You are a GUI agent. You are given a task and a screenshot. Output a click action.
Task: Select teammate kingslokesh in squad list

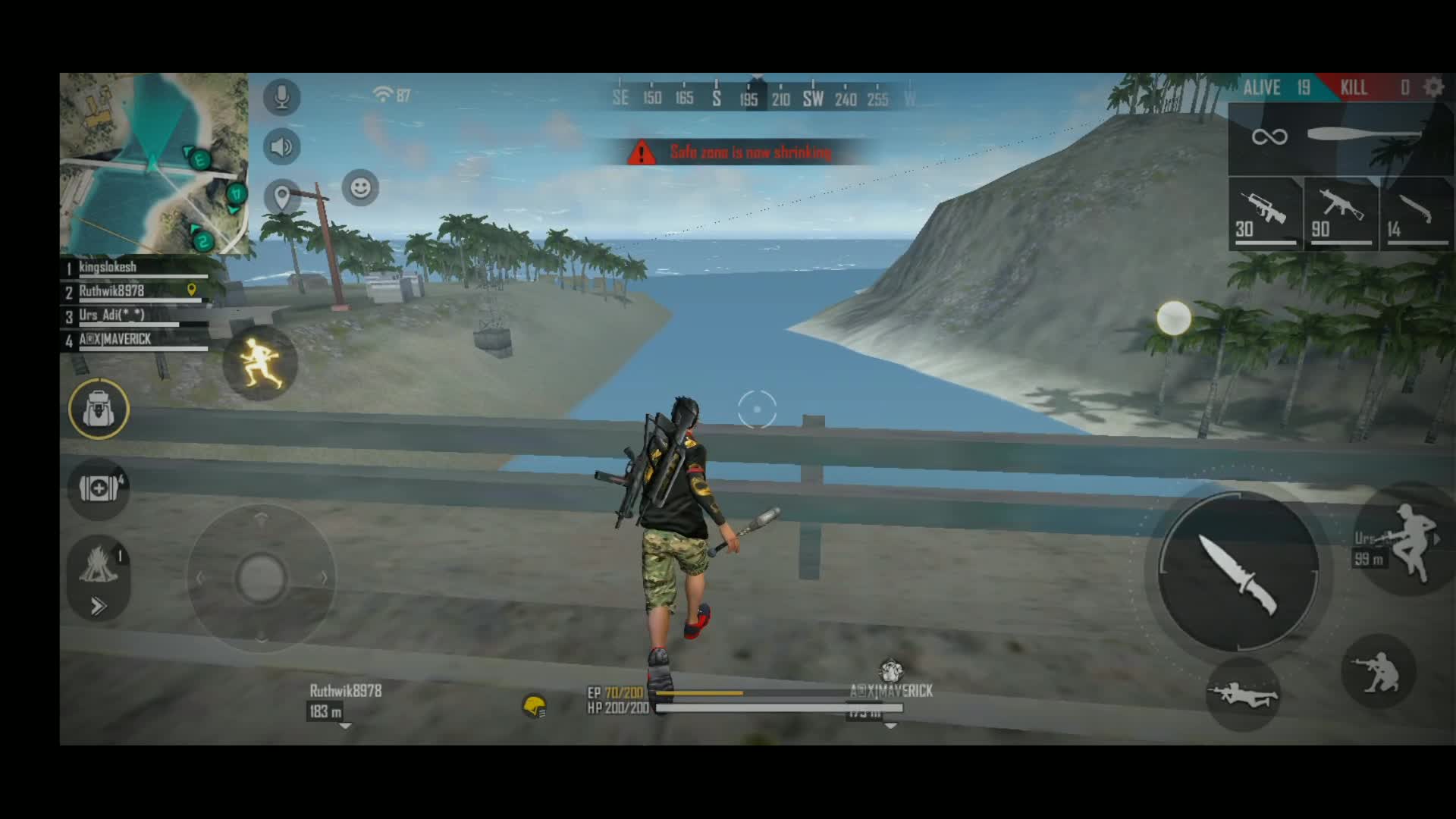(x=136, y=268)
